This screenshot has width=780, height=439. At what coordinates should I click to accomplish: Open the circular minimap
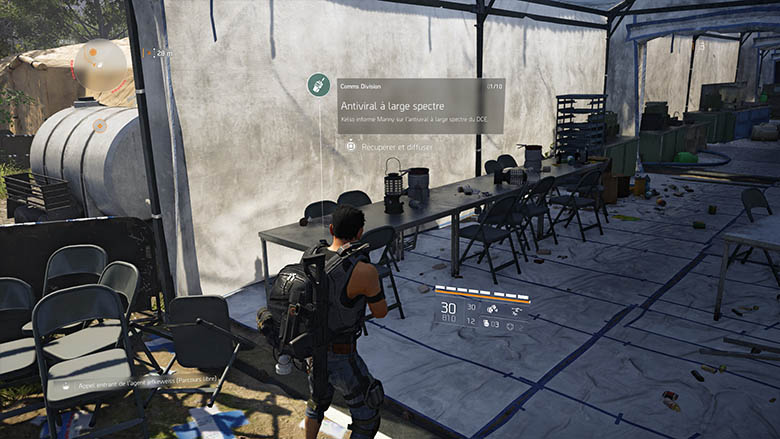pyautogui.click(x=101, y=64)
